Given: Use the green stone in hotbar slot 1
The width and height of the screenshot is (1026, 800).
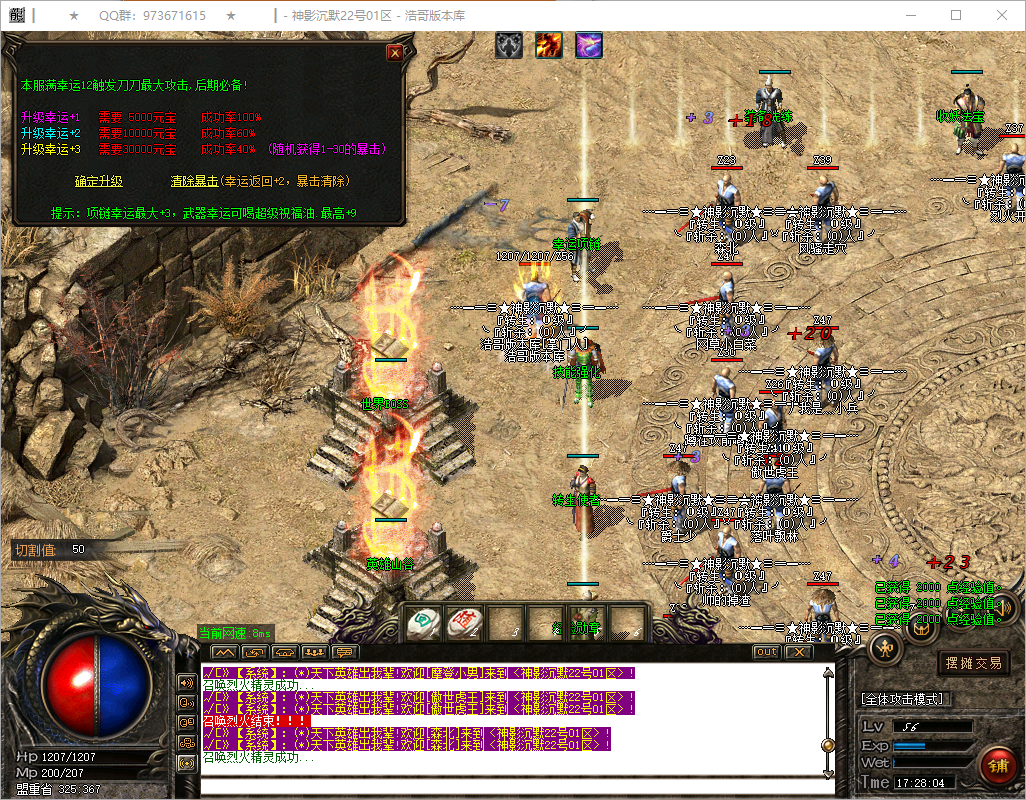Looking at the screenshot, I should pyautogui.click(x=424, y=623).
